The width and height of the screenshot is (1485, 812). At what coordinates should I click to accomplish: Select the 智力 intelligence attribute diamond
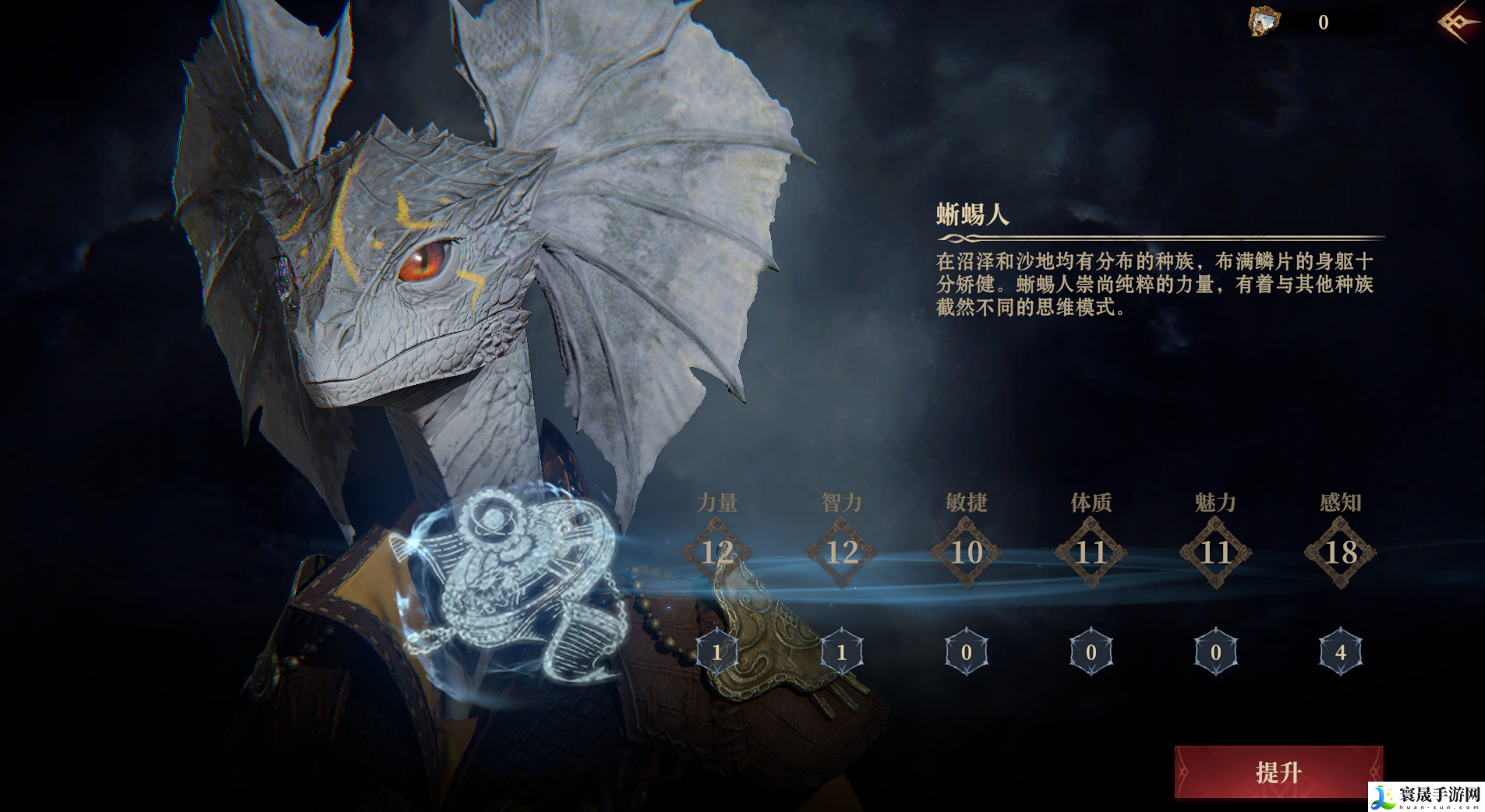(x=842, y=553)
